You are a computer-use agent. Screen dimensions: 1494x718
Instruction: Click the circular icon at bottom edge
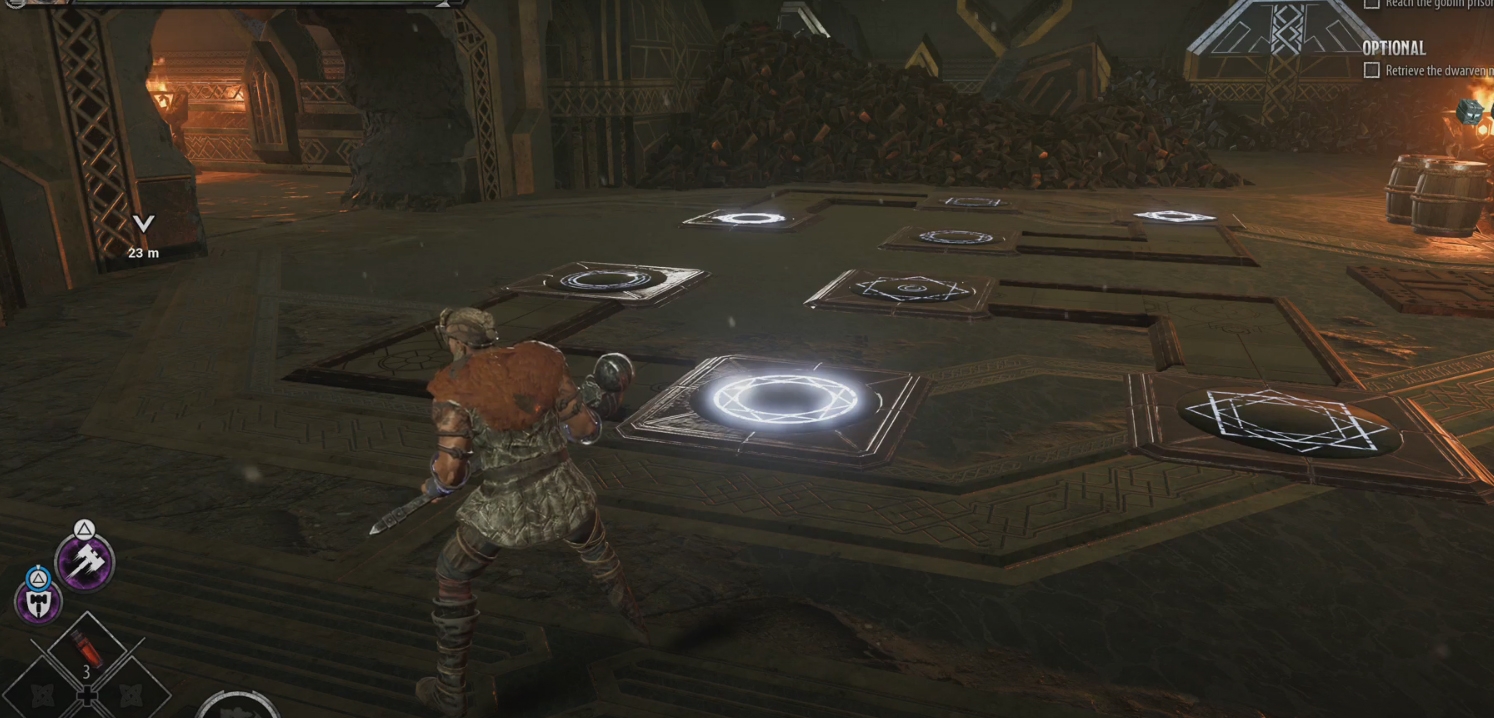pos(238,704)
